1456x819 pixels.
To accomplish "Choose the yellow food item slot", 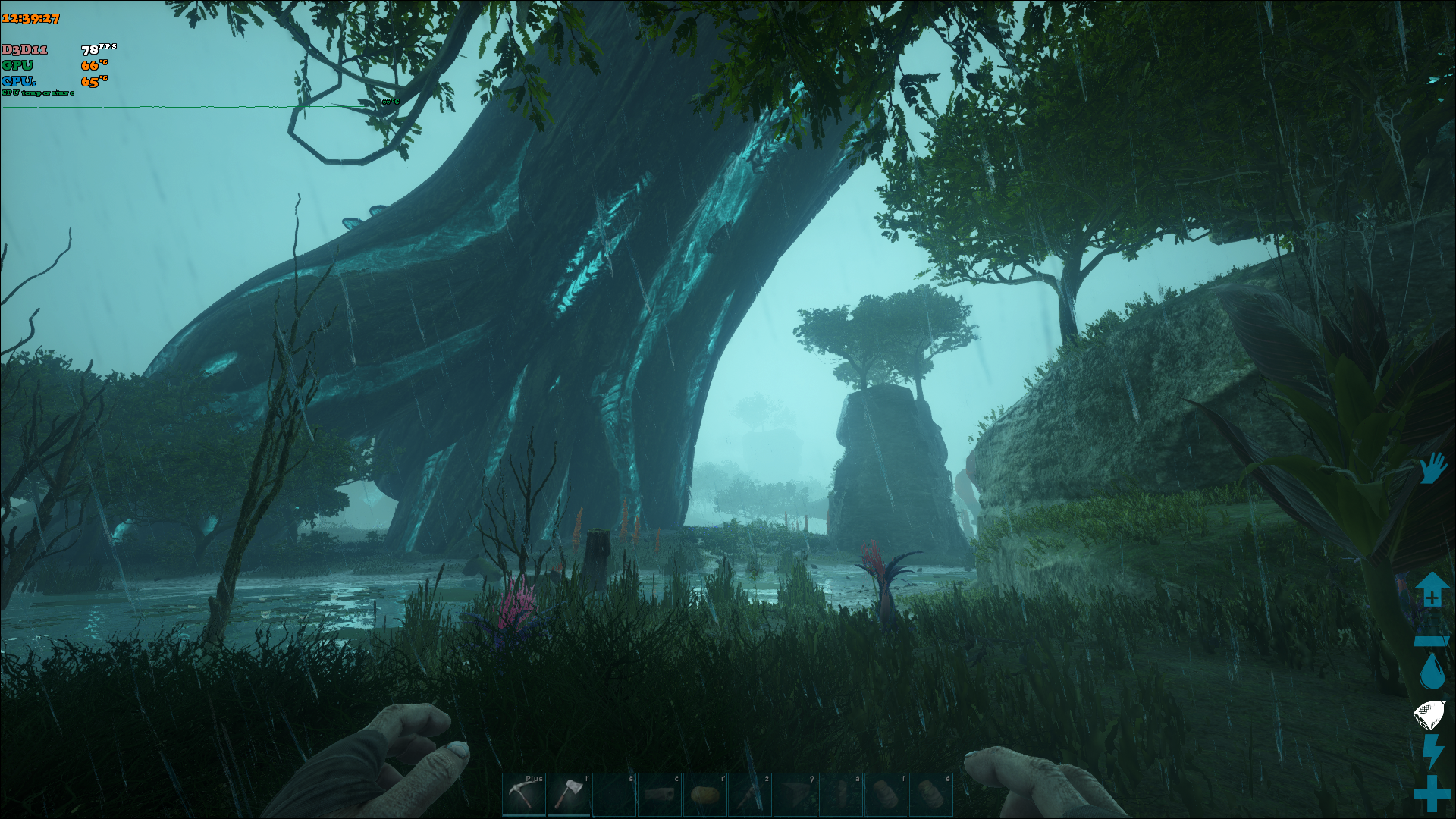I will pos(704,794).
